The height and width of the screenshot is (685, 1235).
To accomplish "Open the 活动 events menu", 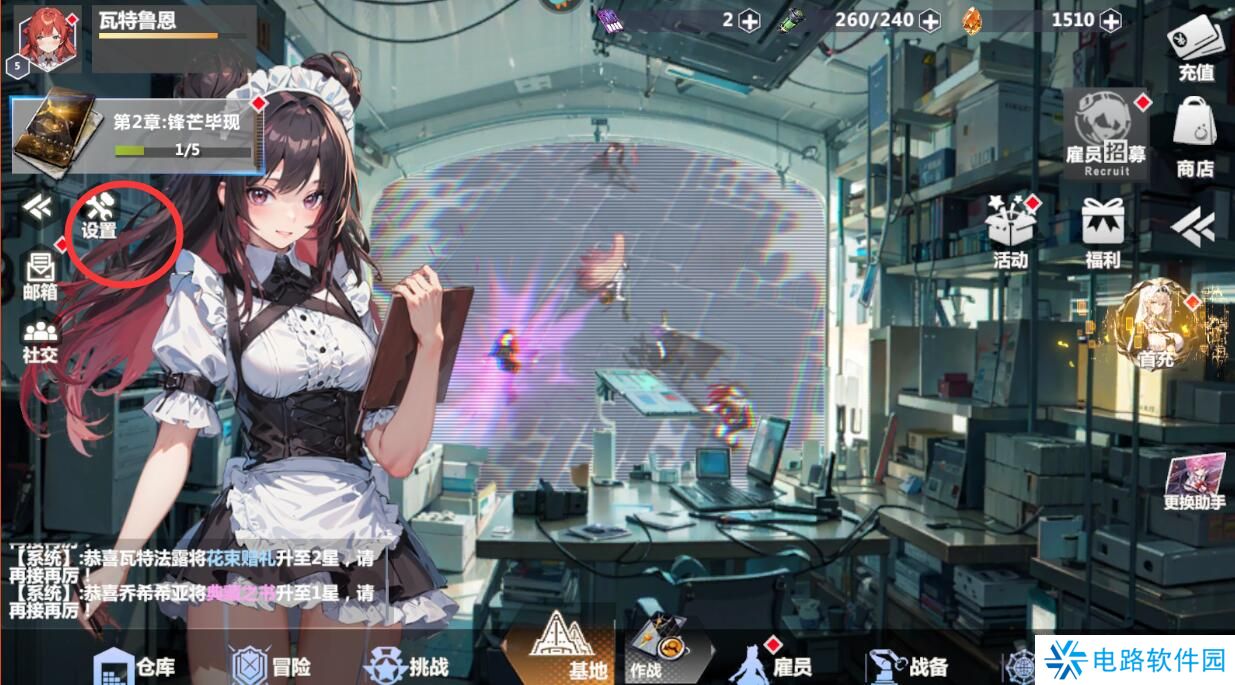I will click(x=1011, y=232).
